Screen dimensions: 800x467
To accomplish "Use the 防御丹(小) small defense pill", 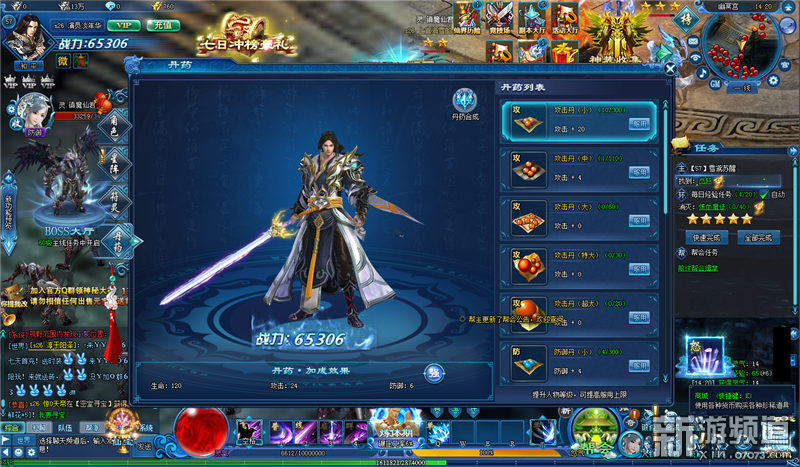I will click(639, 366).
